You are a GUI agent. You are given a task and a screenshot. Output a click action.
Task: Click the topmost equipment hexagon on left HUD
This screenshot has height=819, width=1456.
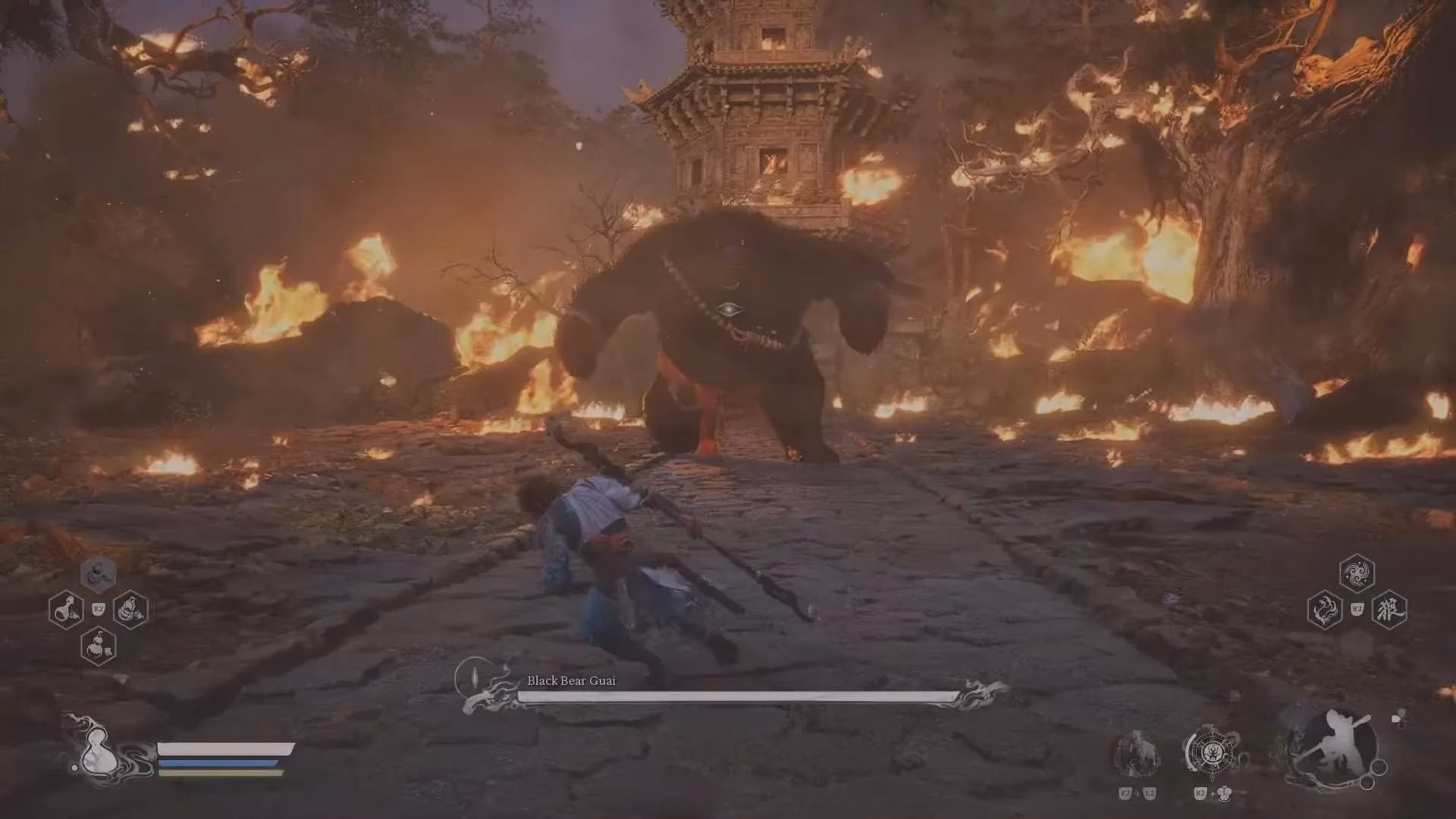tap(97, 575)
